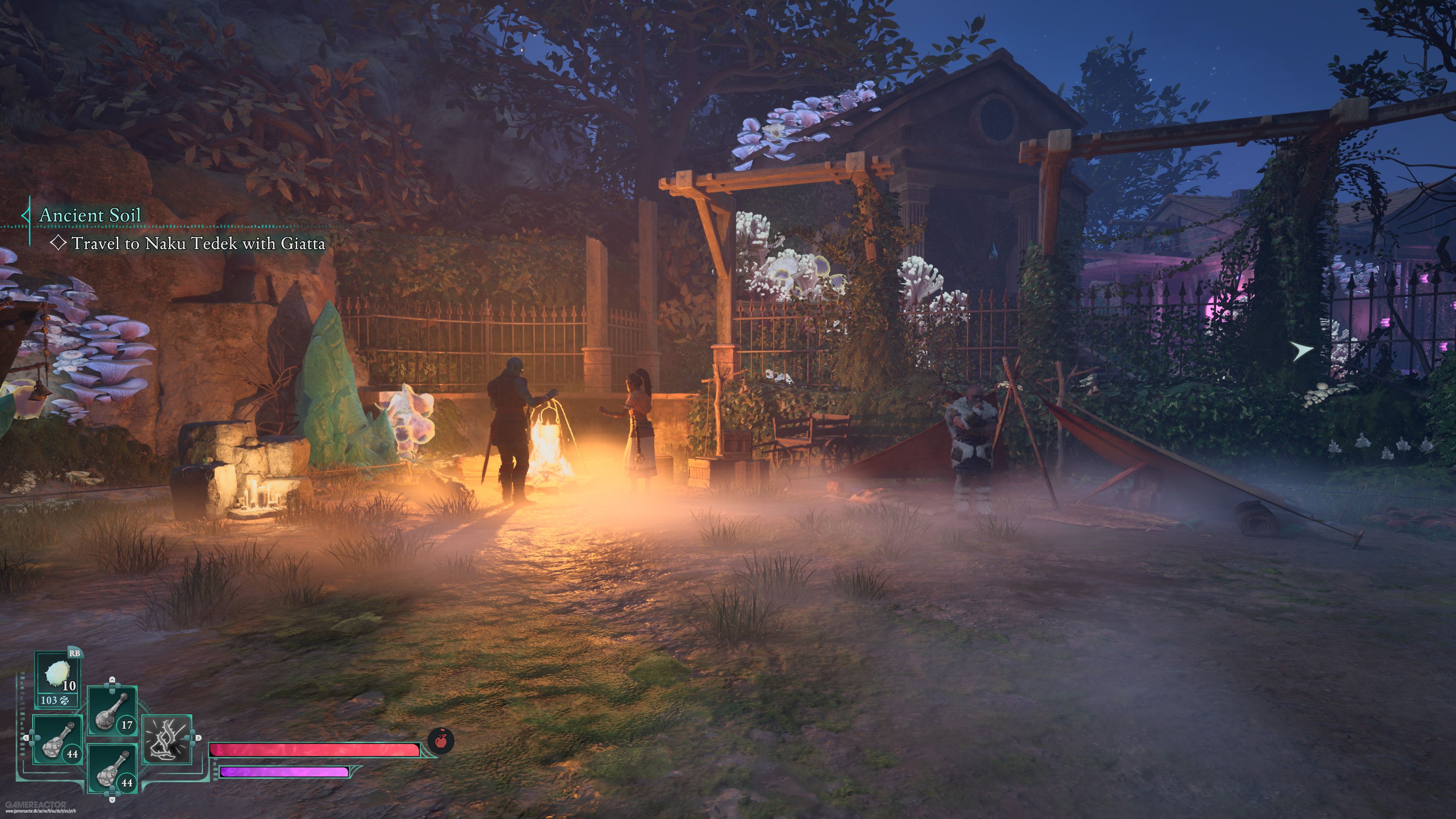
Task: Use the spiky white throwable with 10 count
Action: pos(57,674)
